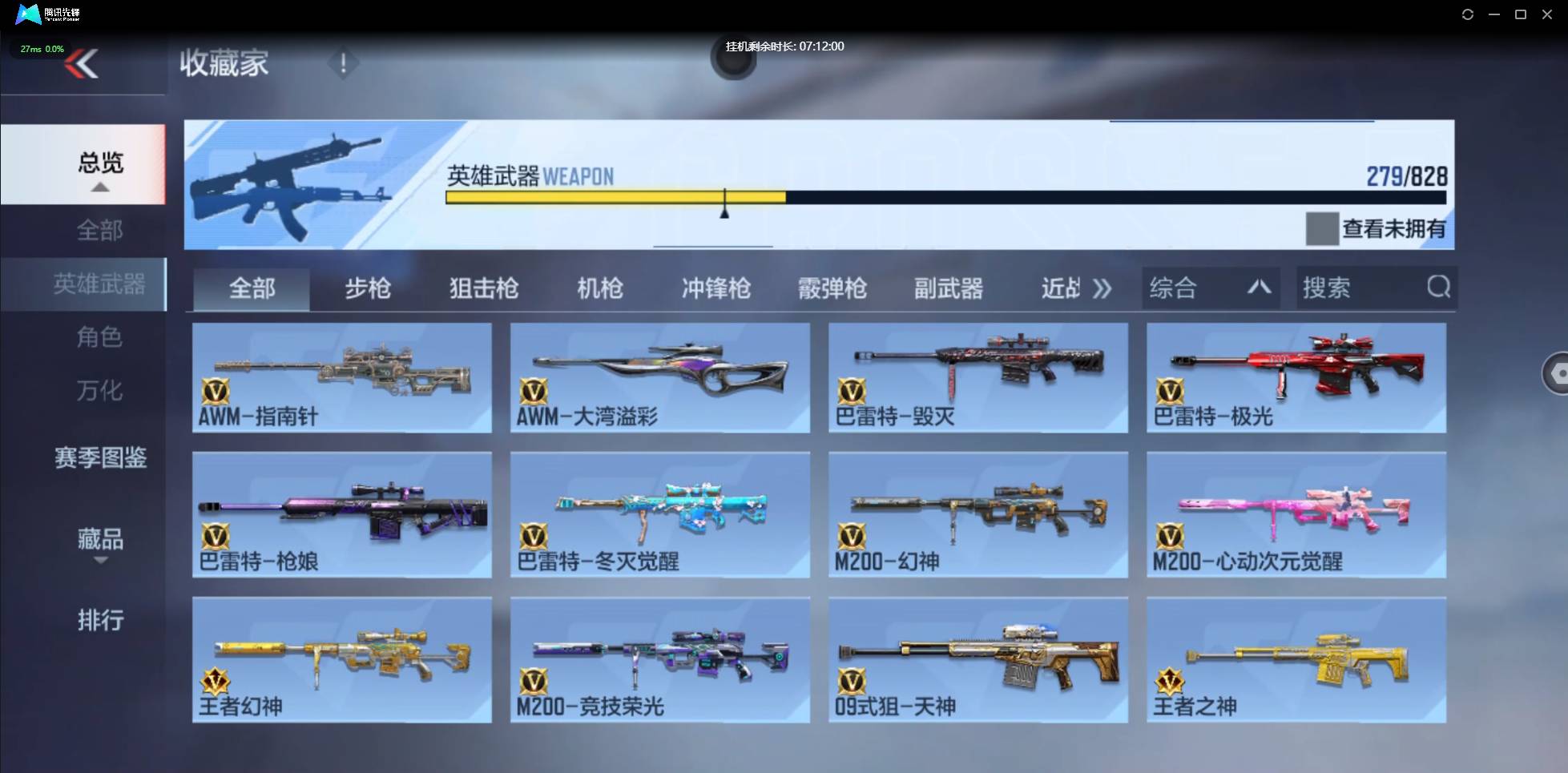Open the 赛季图鉴 menu entry
The image size is (1568, 773).
99,459
